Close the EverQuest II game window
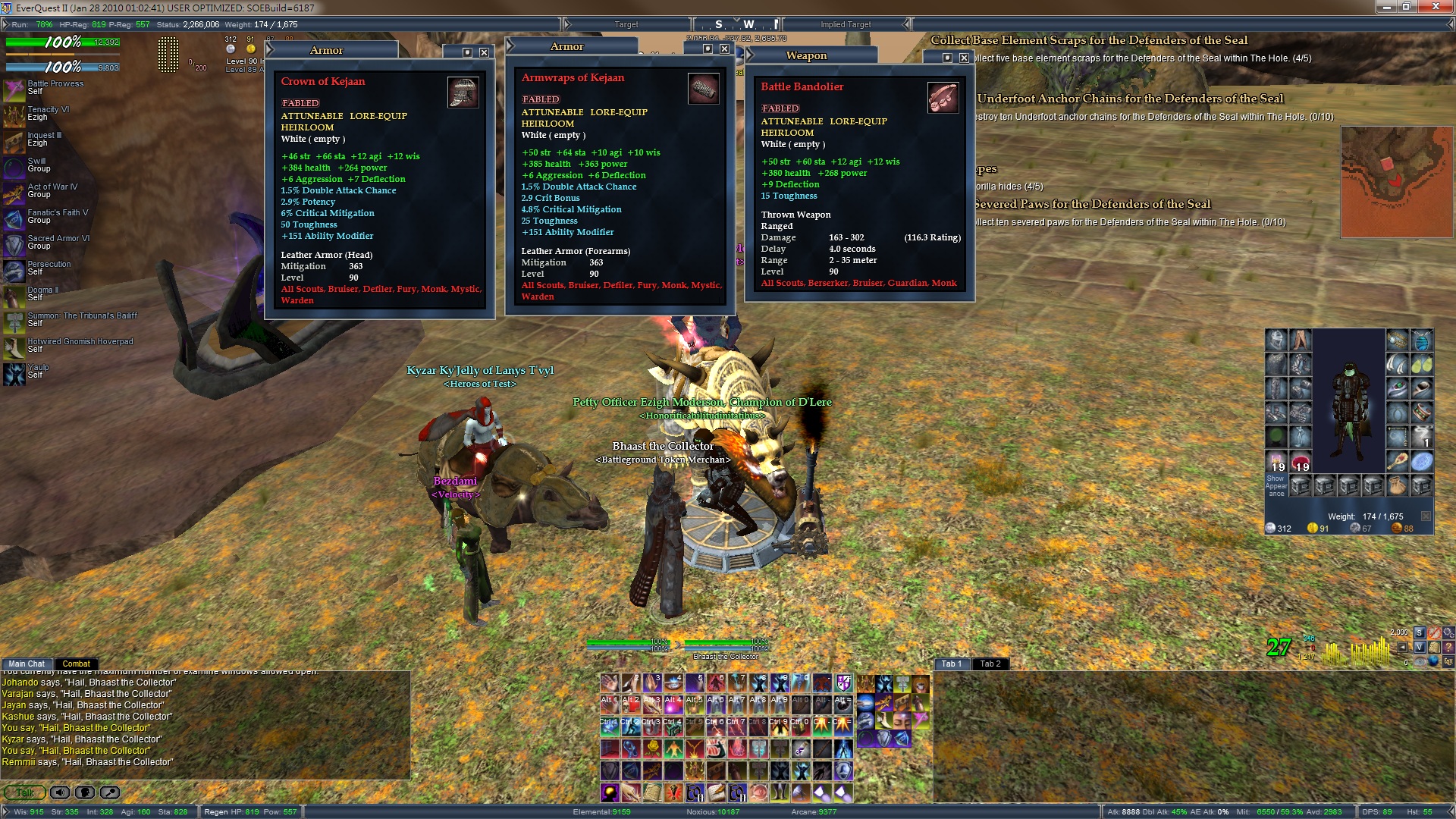Image resolution: width=1456 pixels, height=819 pixels. [x=1436, y=7]
